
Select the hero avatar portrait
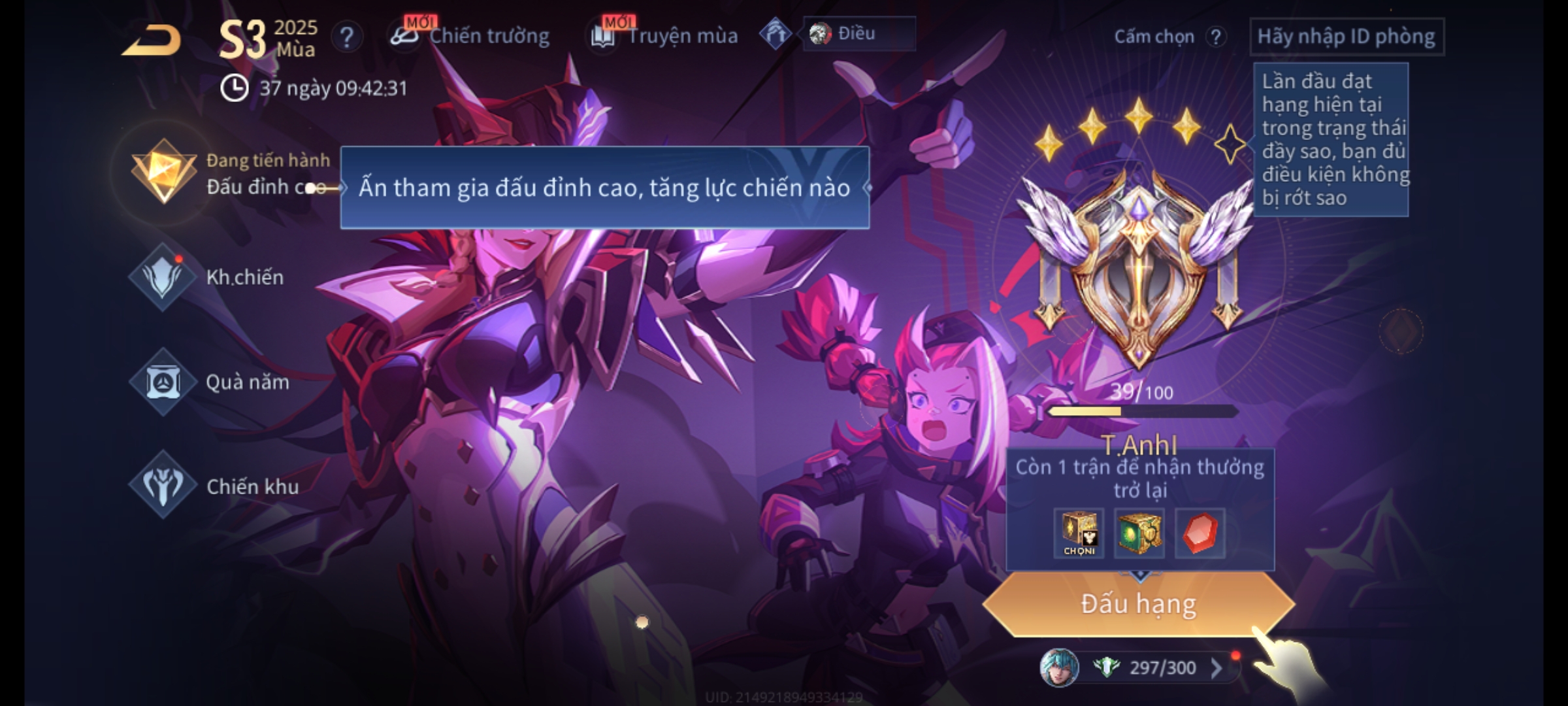coord(1058,667)
